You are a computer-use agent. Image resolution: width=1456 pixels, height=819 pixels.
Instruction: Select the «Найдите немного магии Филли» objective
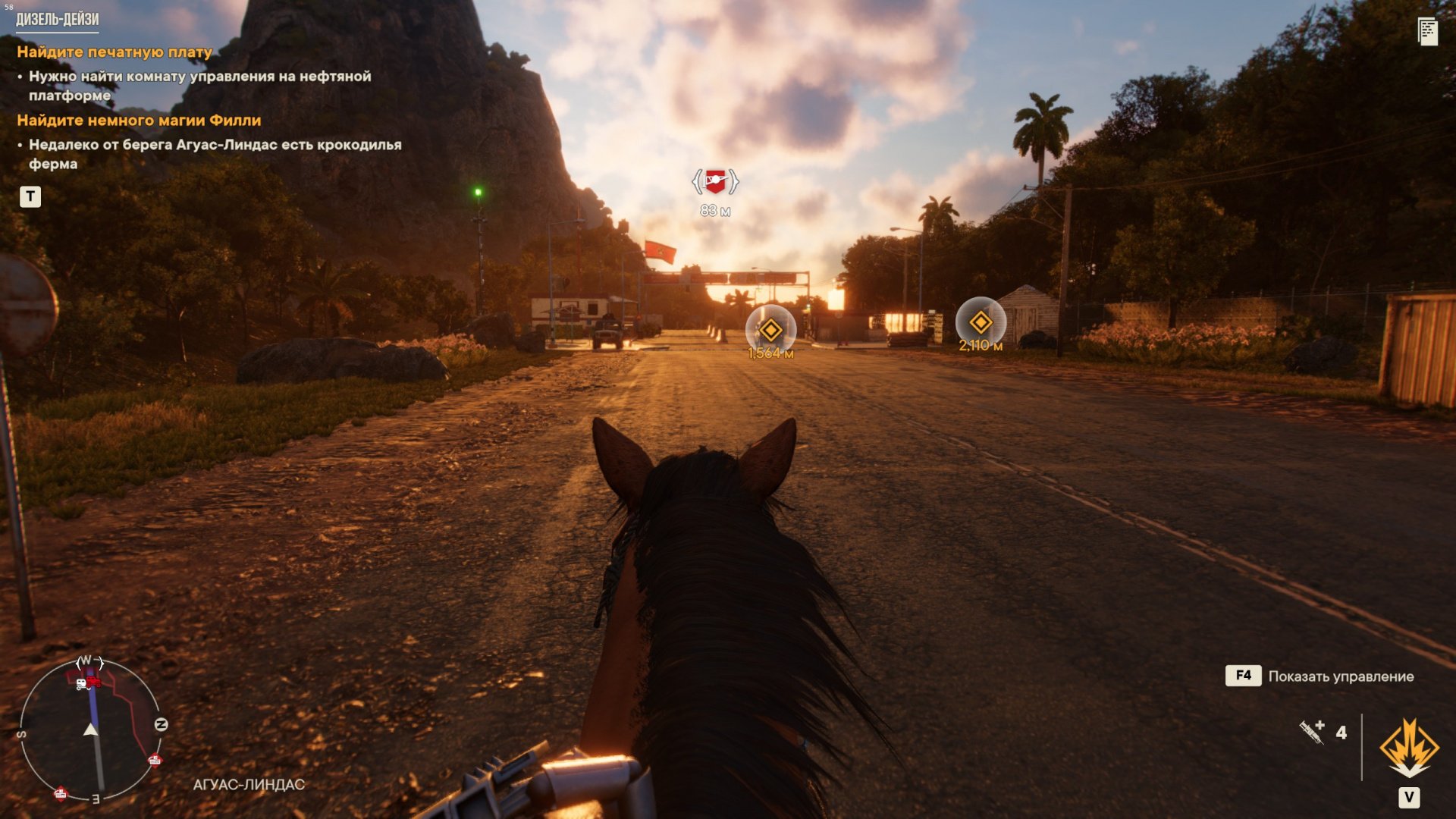[x=139, y=121]
